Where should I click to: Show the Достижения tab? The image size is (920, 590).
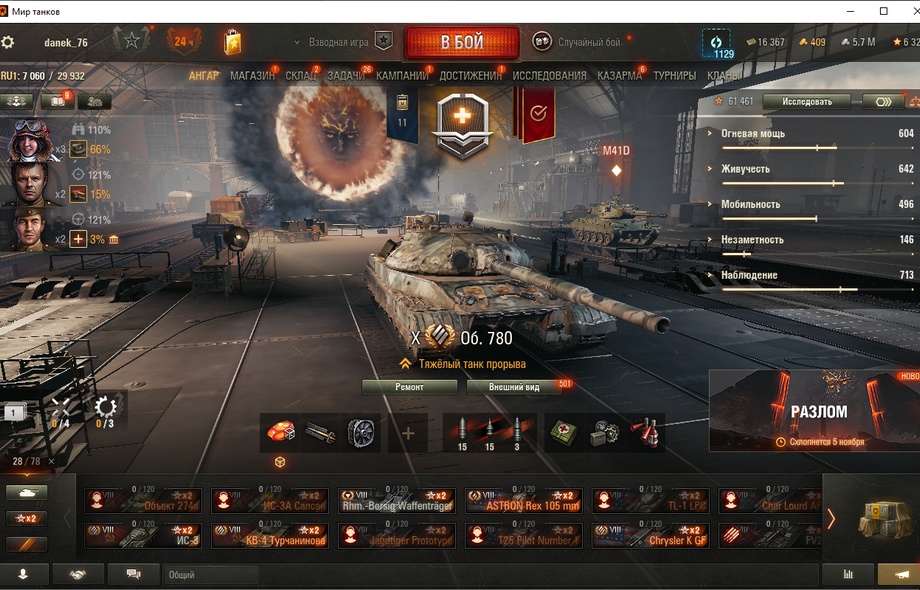(x=470, y=76)
